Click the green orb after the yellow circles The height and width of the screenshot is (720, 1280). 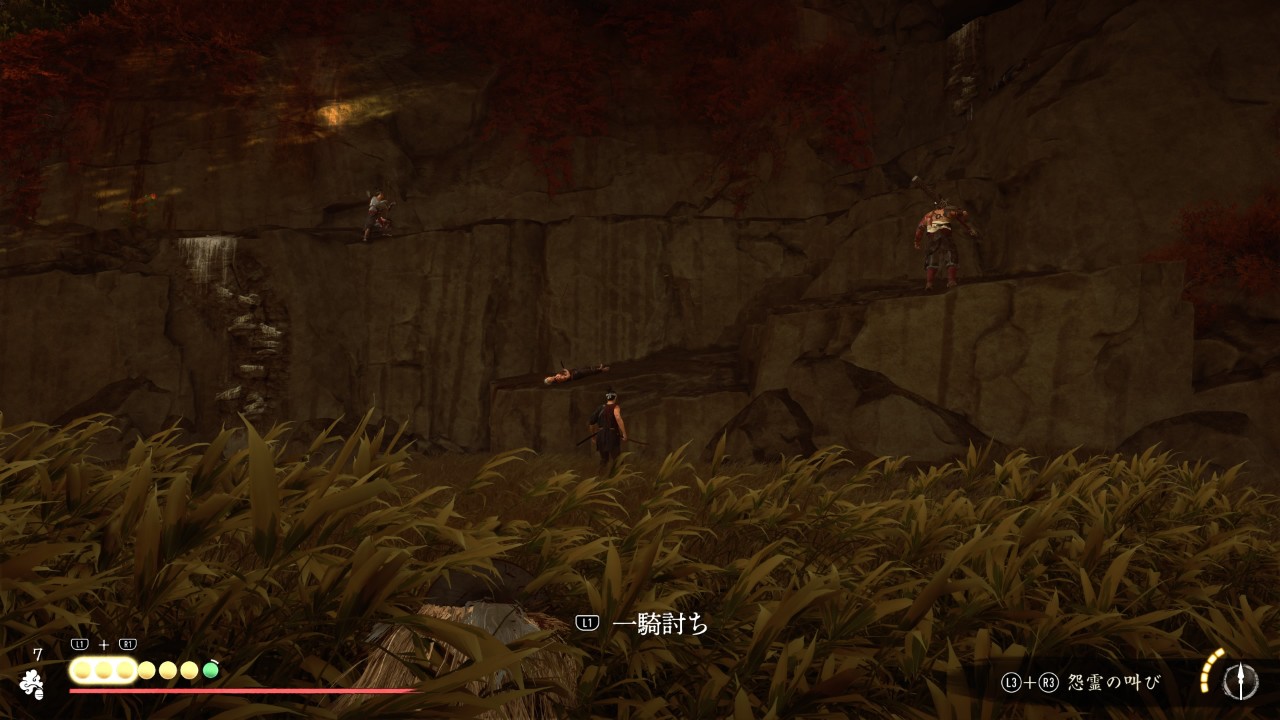click(x=210, y=670)
